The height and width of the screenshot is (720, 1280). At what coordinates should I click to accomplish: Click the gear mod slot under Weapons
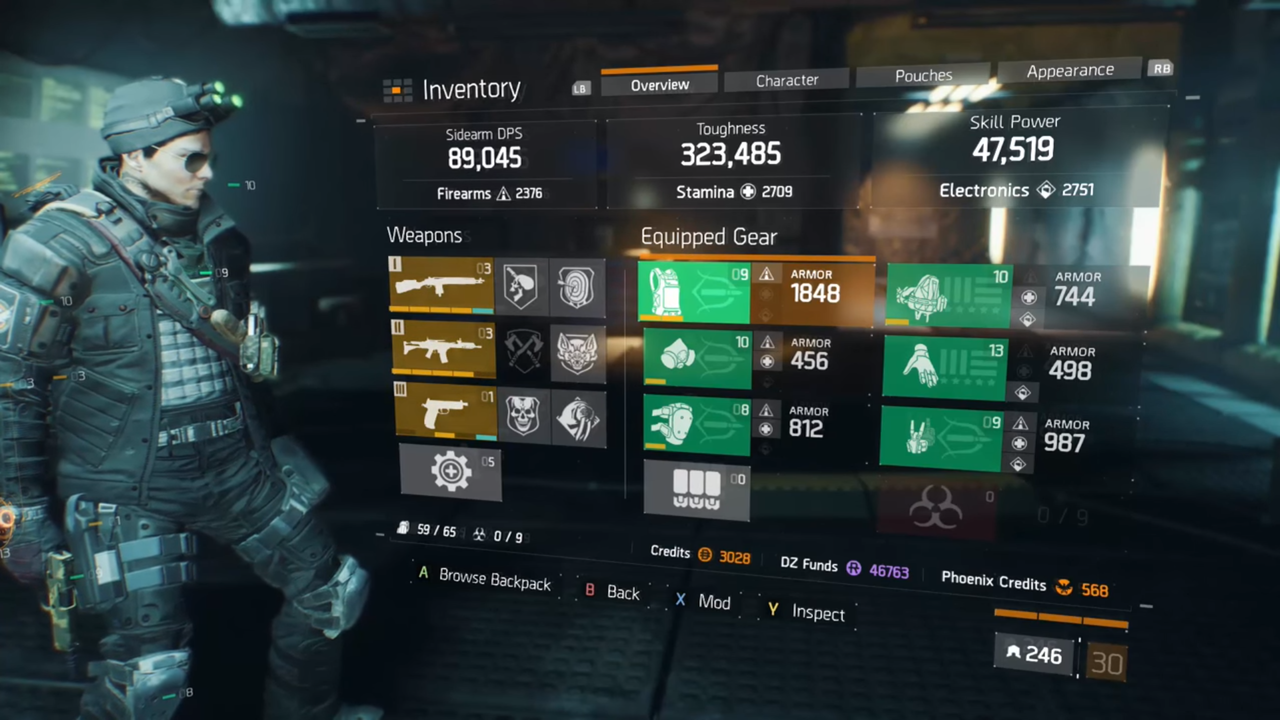pyautogui.click(x=450, y=470)
